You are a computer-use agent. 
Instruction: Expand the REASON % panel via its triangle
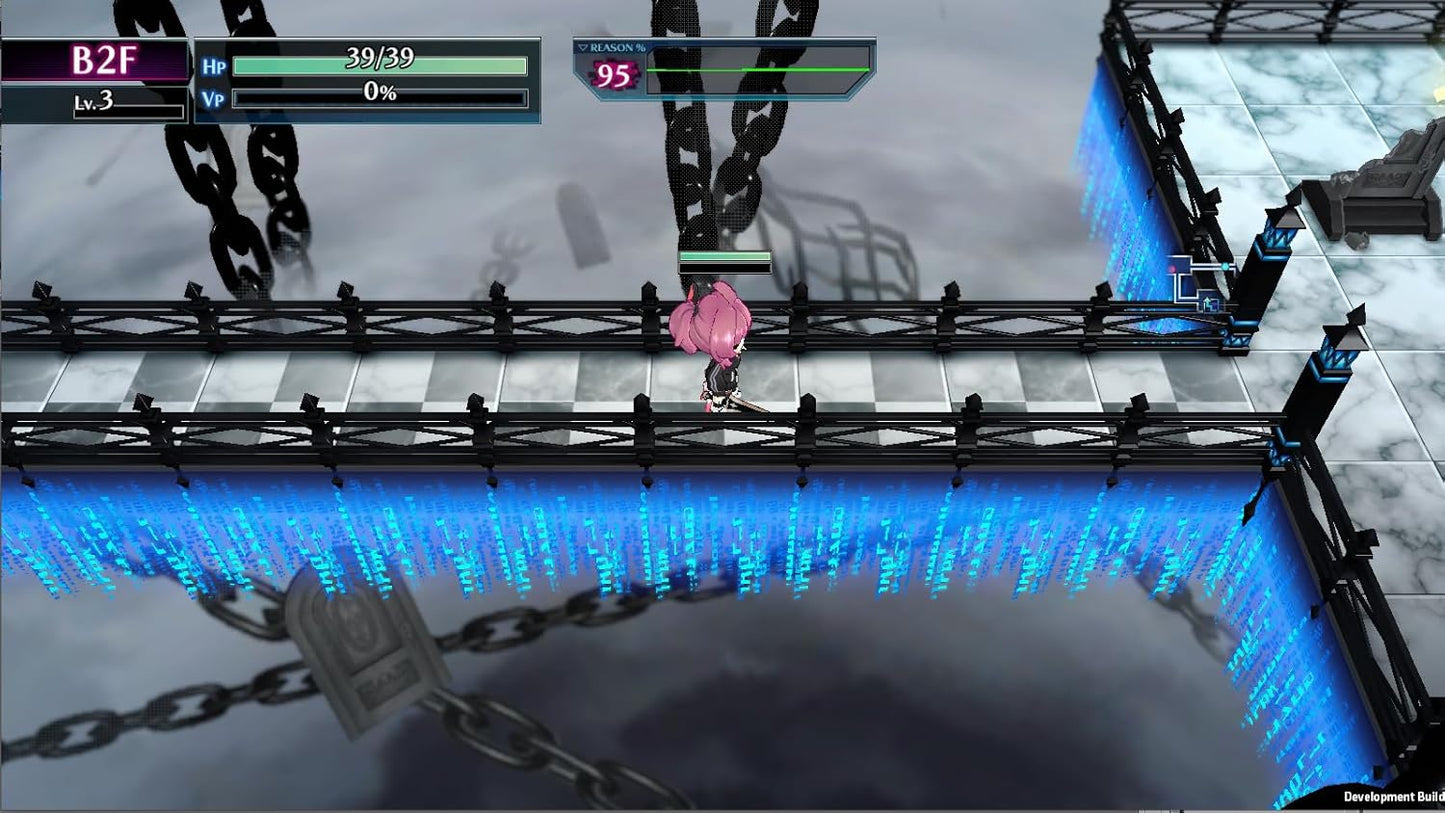tap(585, 47)
